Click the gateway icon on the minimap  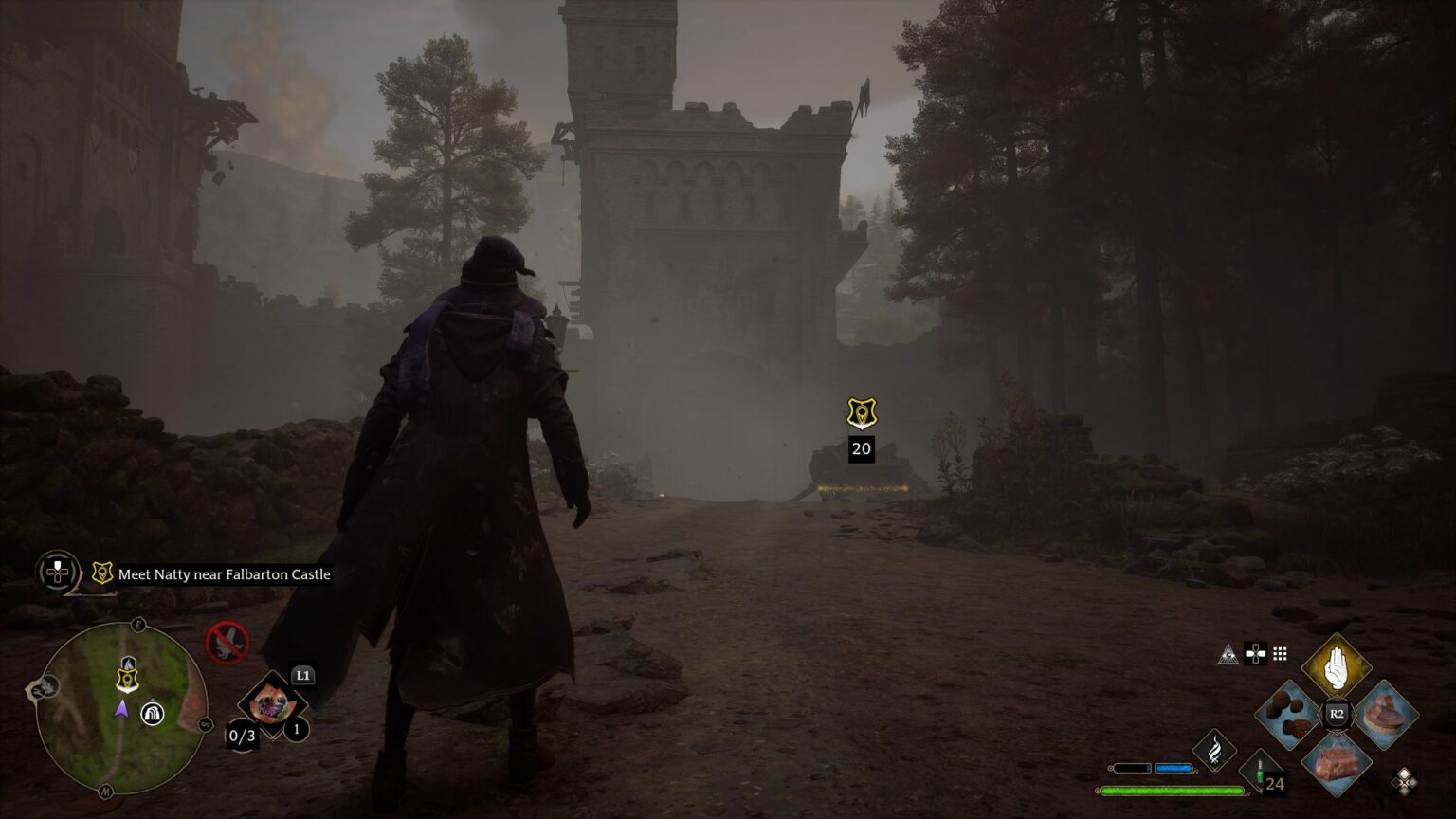[153, 714]
